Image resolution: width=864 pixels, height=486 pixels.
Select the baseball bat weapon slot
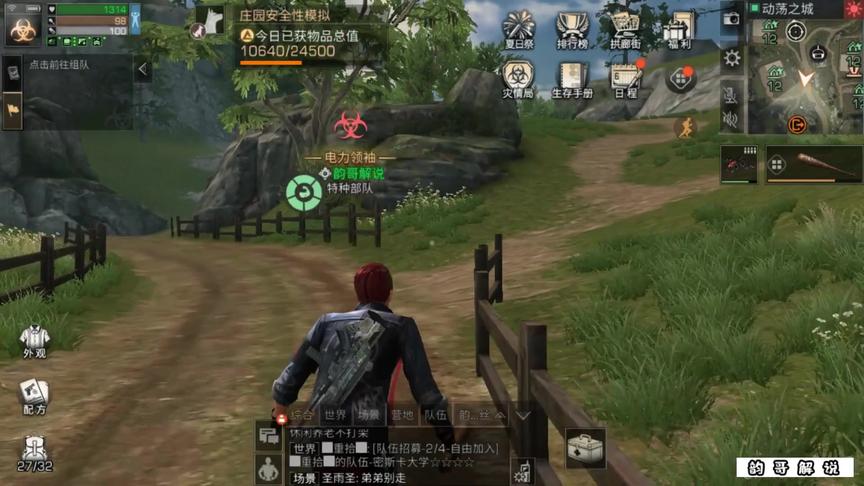[814, 164]
